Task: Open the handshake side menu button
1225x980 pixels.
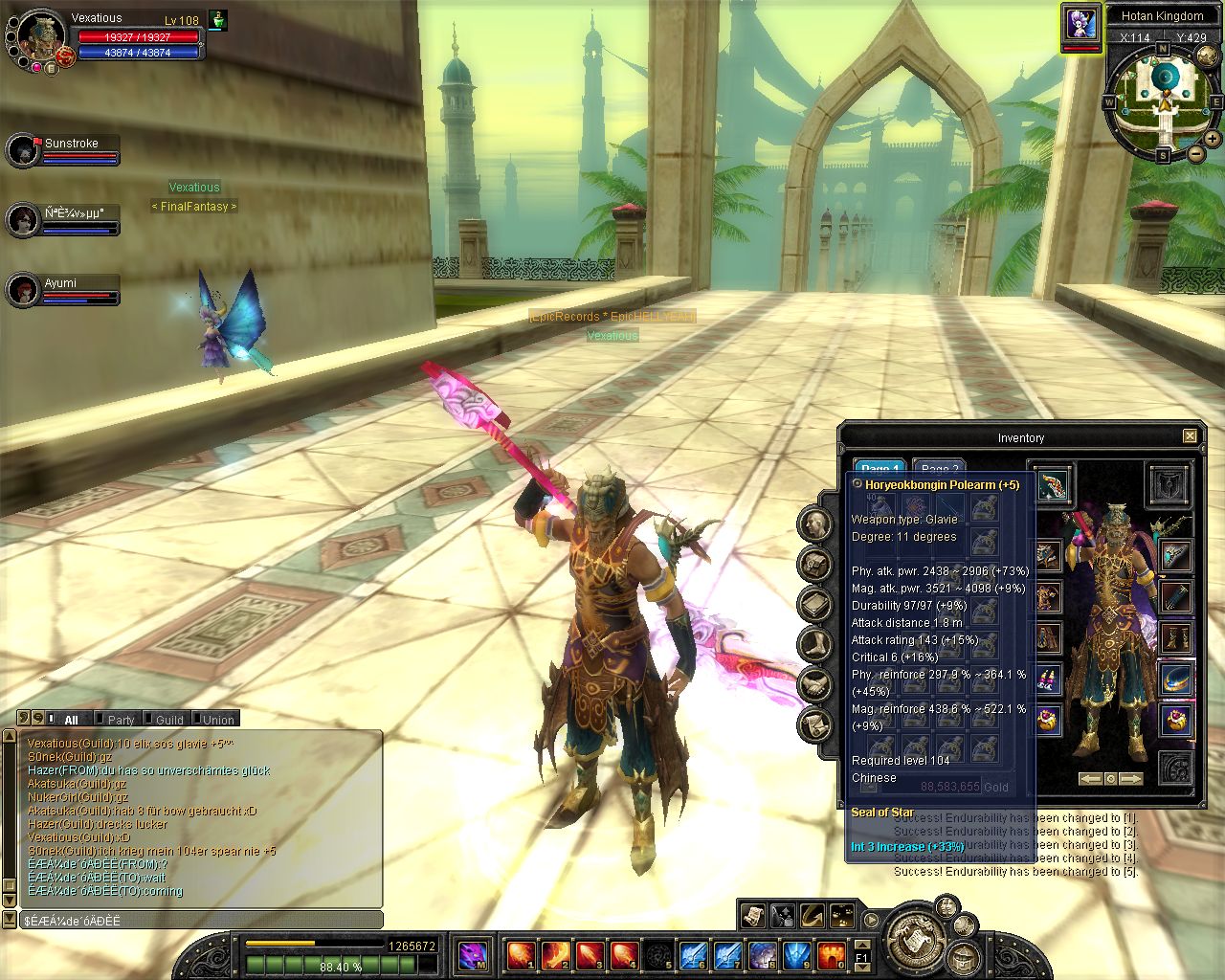Action: coord(814,684)
